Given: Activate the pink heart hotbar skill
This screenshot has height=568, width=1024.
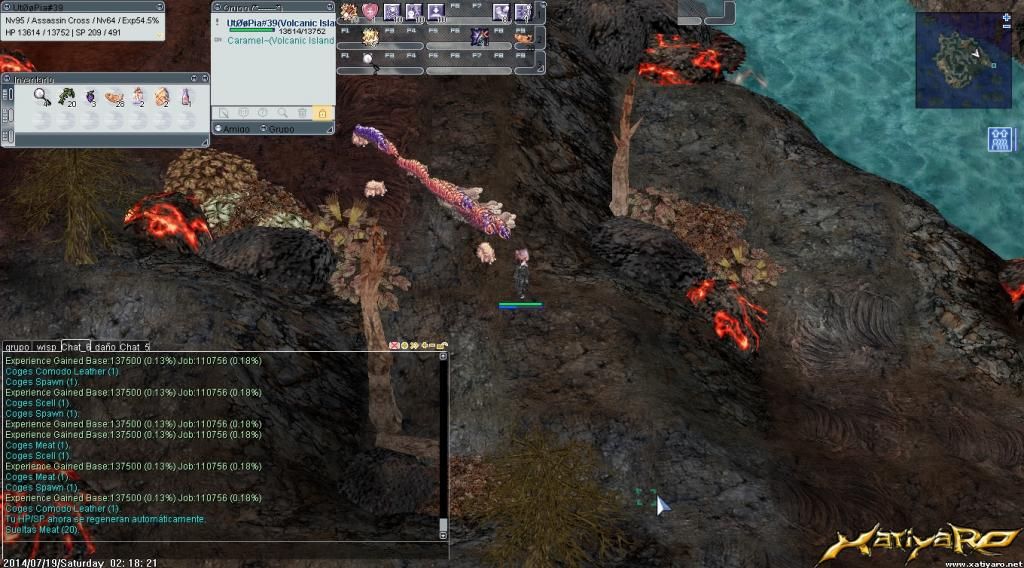Looking at the screenshot, I should pyautogui.click(x=370, y=12).
